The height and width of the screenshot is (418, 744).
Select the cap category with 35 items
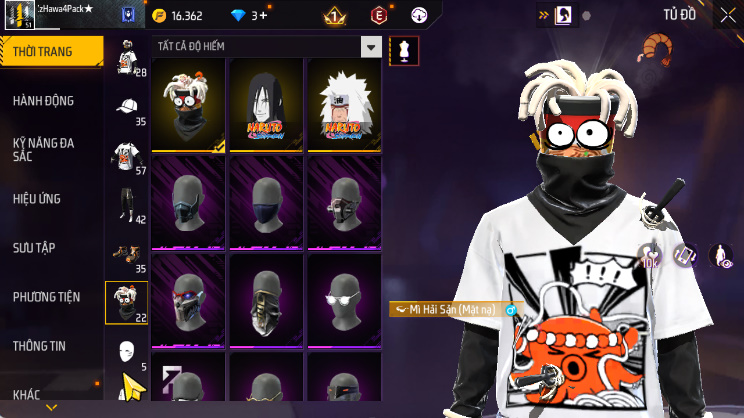click(127, 109)
